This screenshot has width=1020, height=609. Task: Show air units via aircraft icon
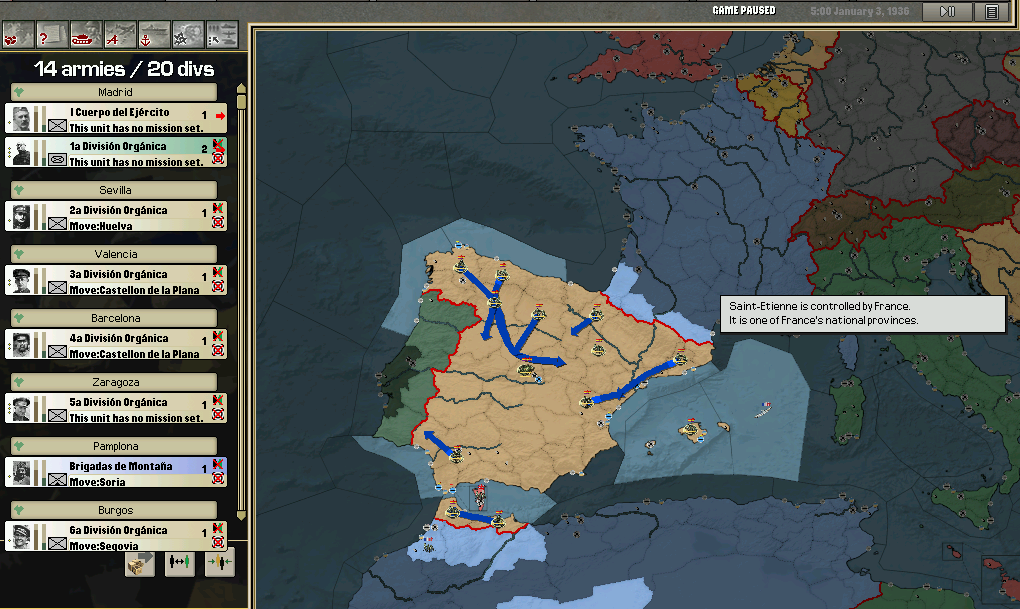(x=119, y=36)
